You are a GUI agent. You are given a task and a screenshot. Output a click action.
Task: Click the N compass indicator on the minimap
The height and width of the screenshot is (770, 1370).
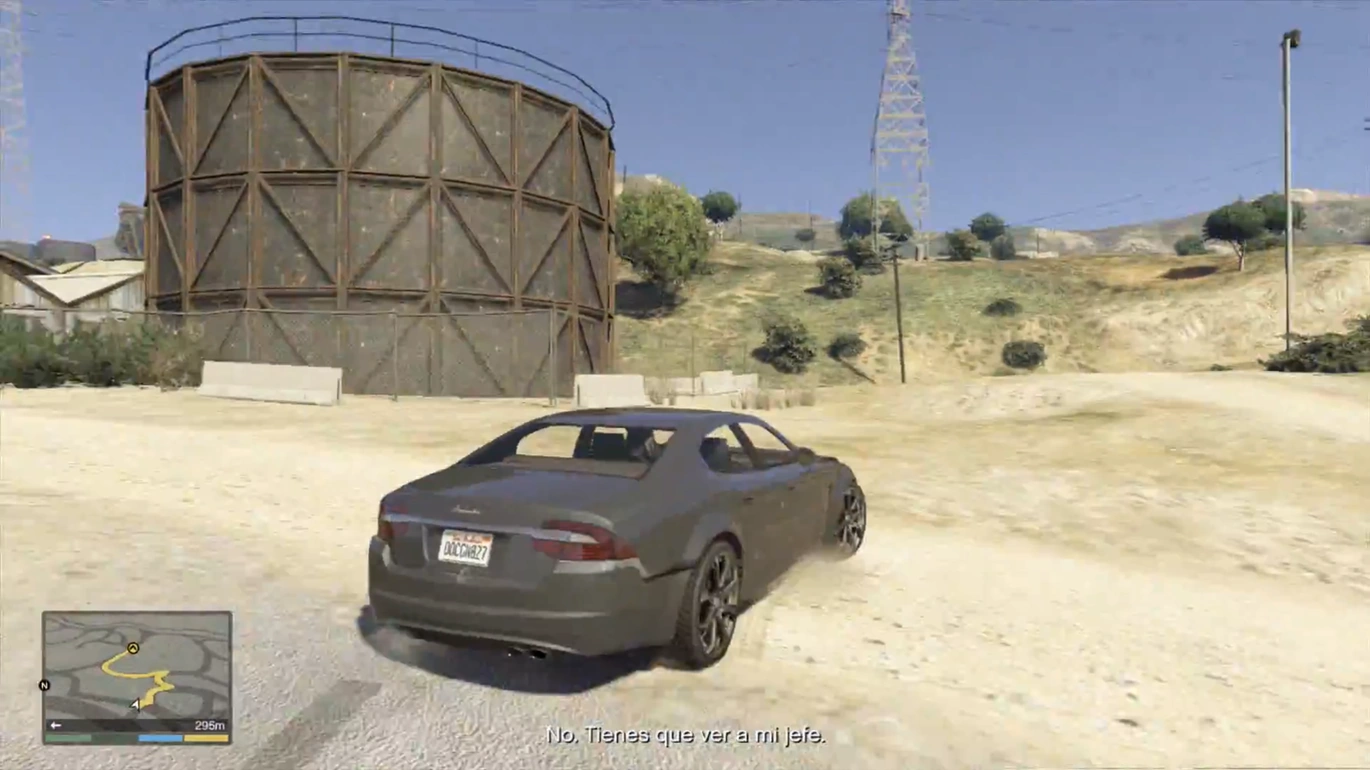44,685
